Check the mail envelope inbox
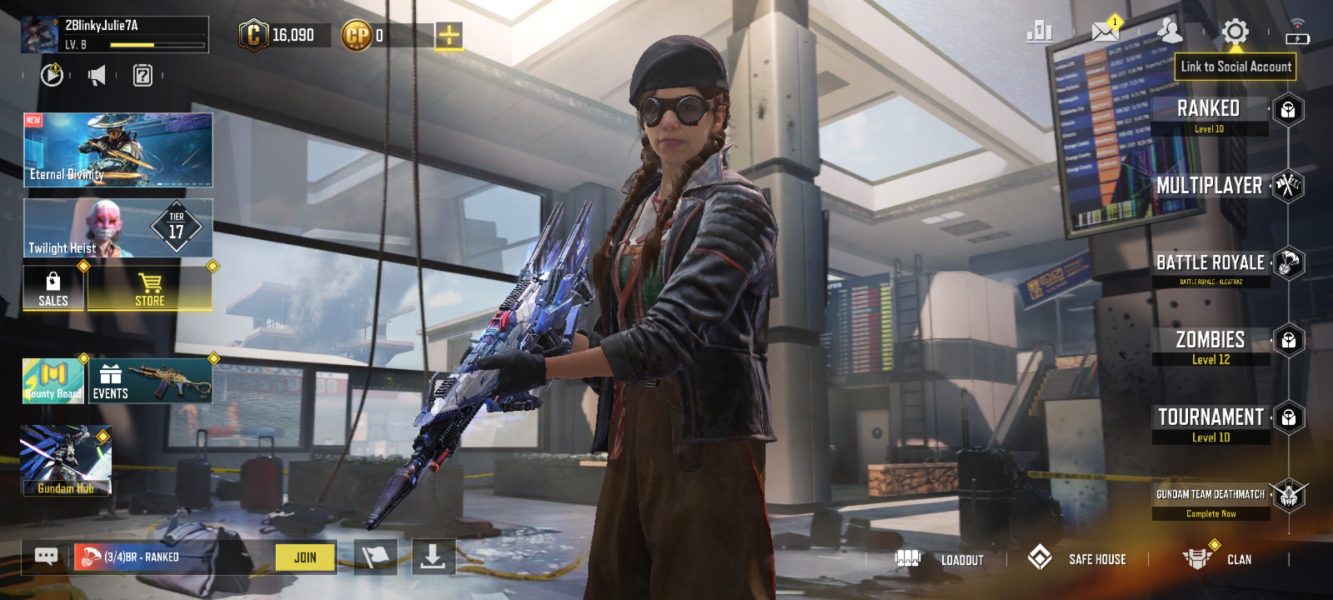The width and height of the screenshot is (1333, 600). pyautogui.click(x=1104, y=31)
